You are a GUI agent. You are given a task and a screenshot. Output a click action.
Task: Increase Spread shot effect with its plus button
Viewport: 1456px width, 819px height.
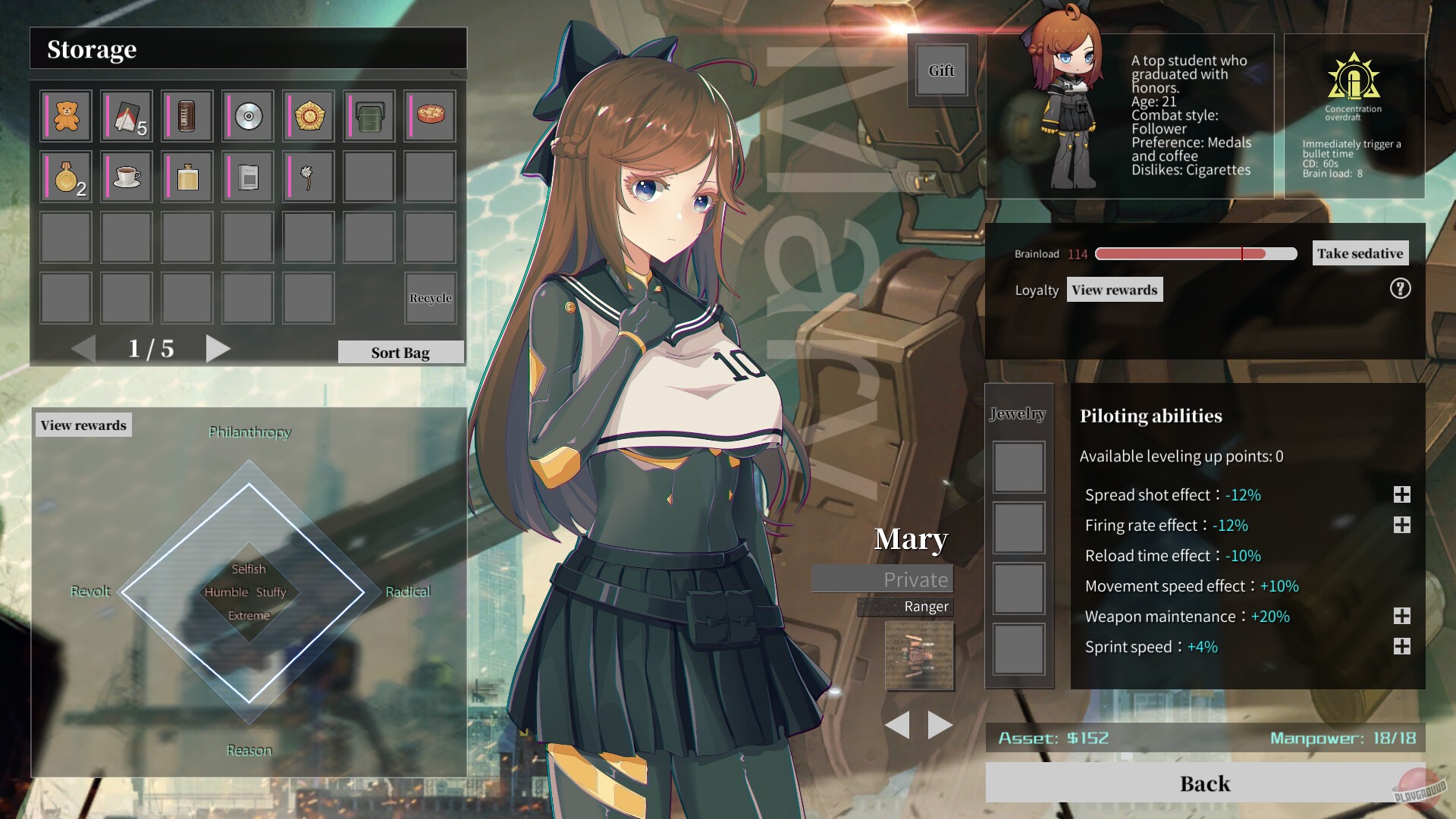[1402, 494]
